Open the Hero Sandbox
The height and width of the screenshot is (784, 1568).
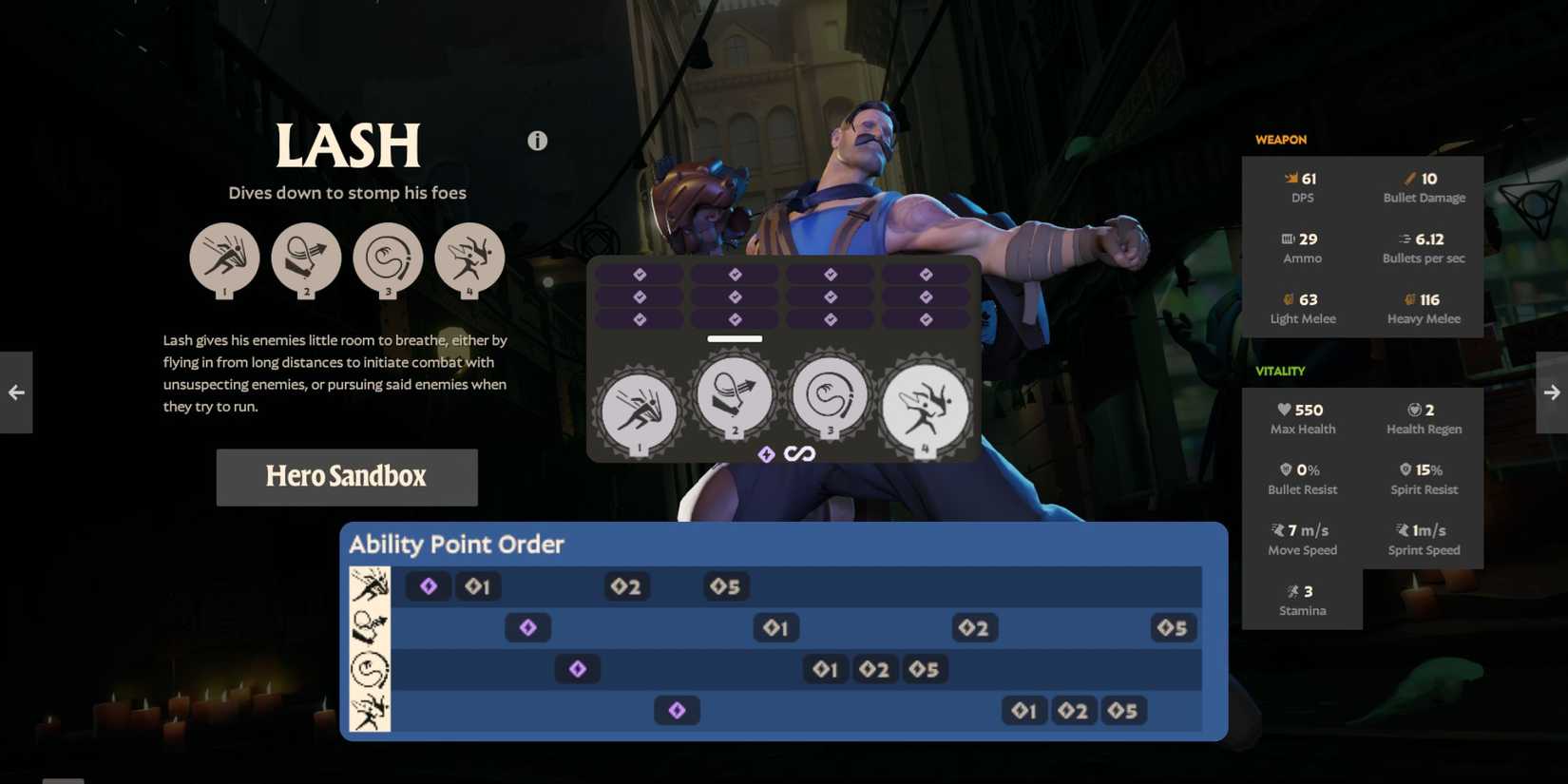pos(346,476)
